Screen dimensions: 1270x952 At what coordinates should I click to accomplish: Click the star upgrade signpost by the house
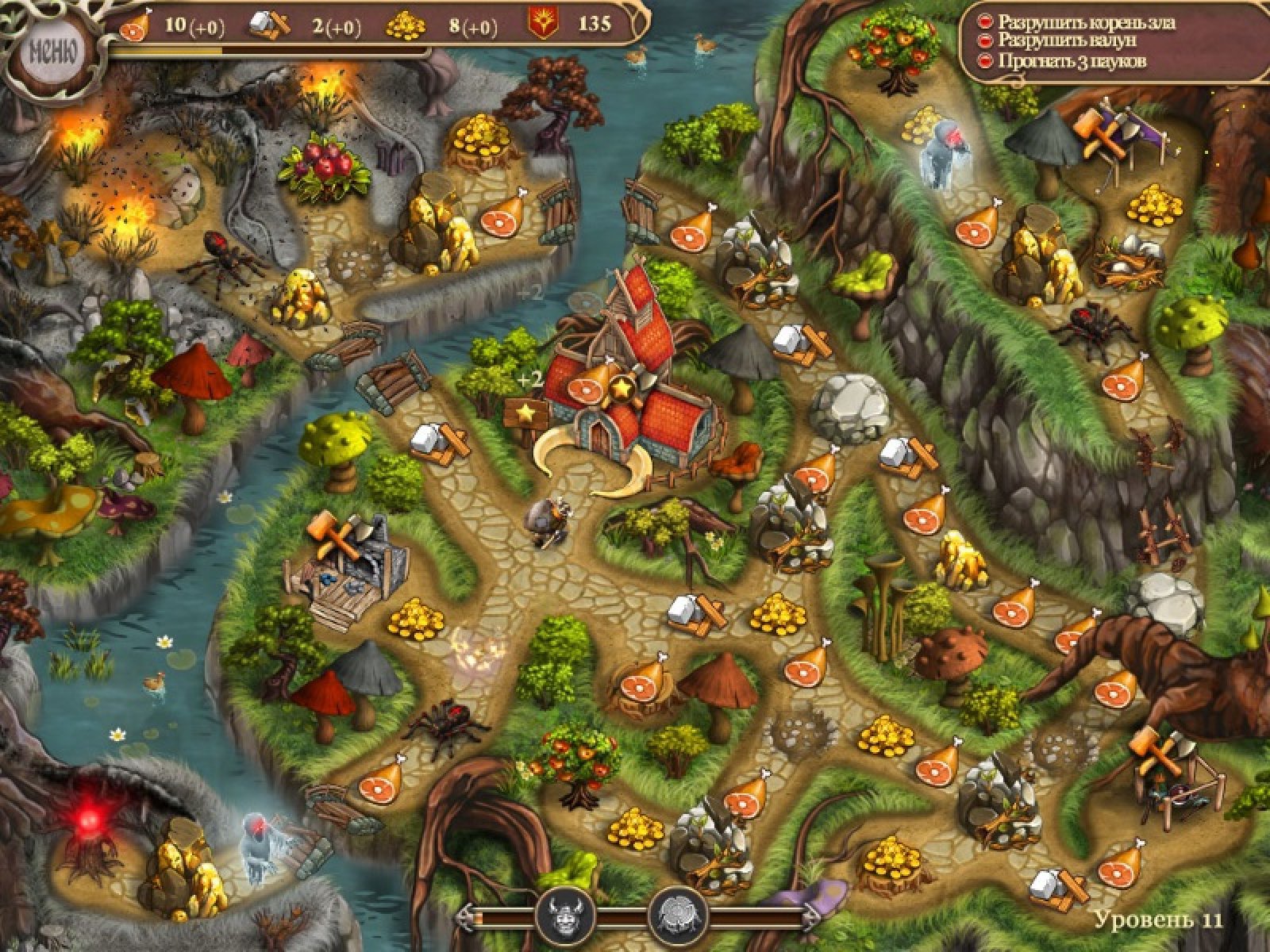525,413
